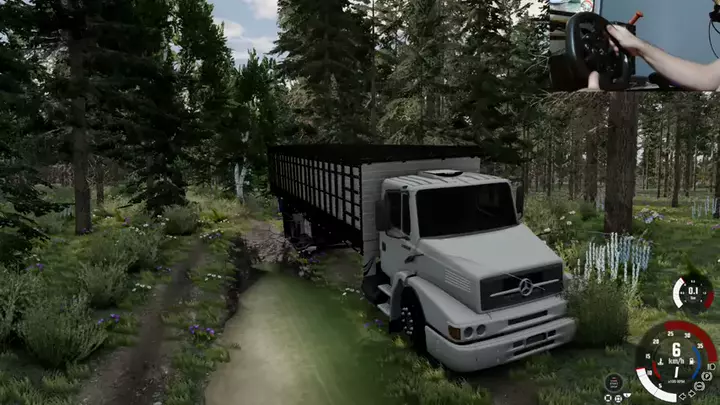The width and height of the screenshot is (720, 405).
Task: Click the small round engine start-stop widget
Action: click(x=614, y=382)
